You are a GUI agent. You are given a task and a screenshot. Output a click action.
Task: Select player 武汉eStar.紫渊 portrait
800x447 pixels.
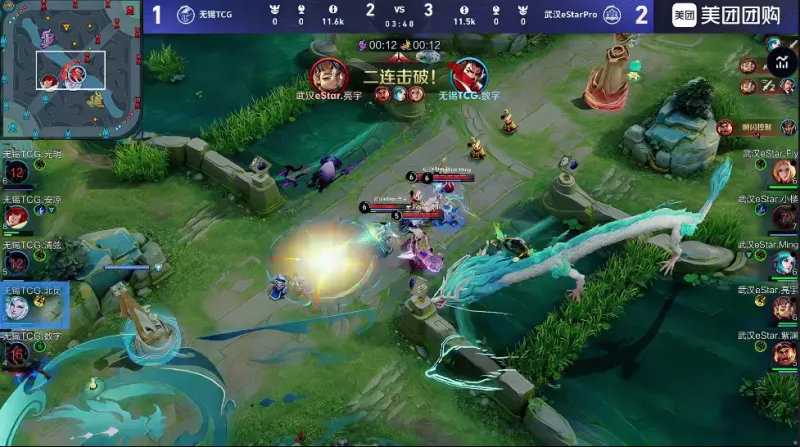(x=783, y=353)
